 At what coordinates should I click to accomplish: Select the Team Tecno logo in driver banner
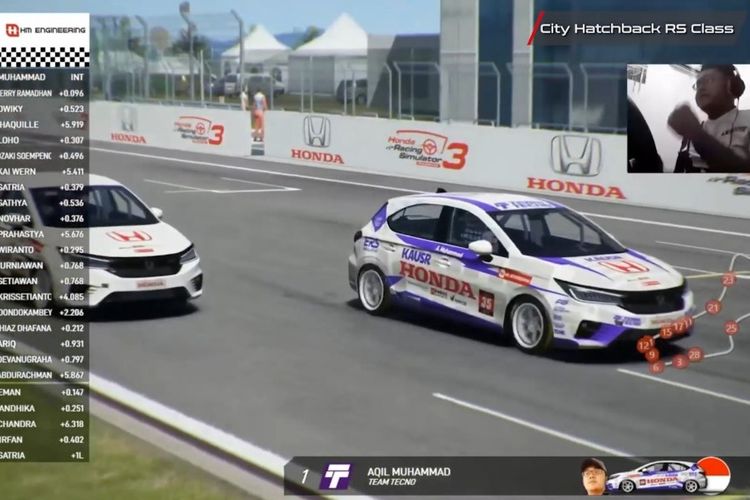tap(336, 476)
